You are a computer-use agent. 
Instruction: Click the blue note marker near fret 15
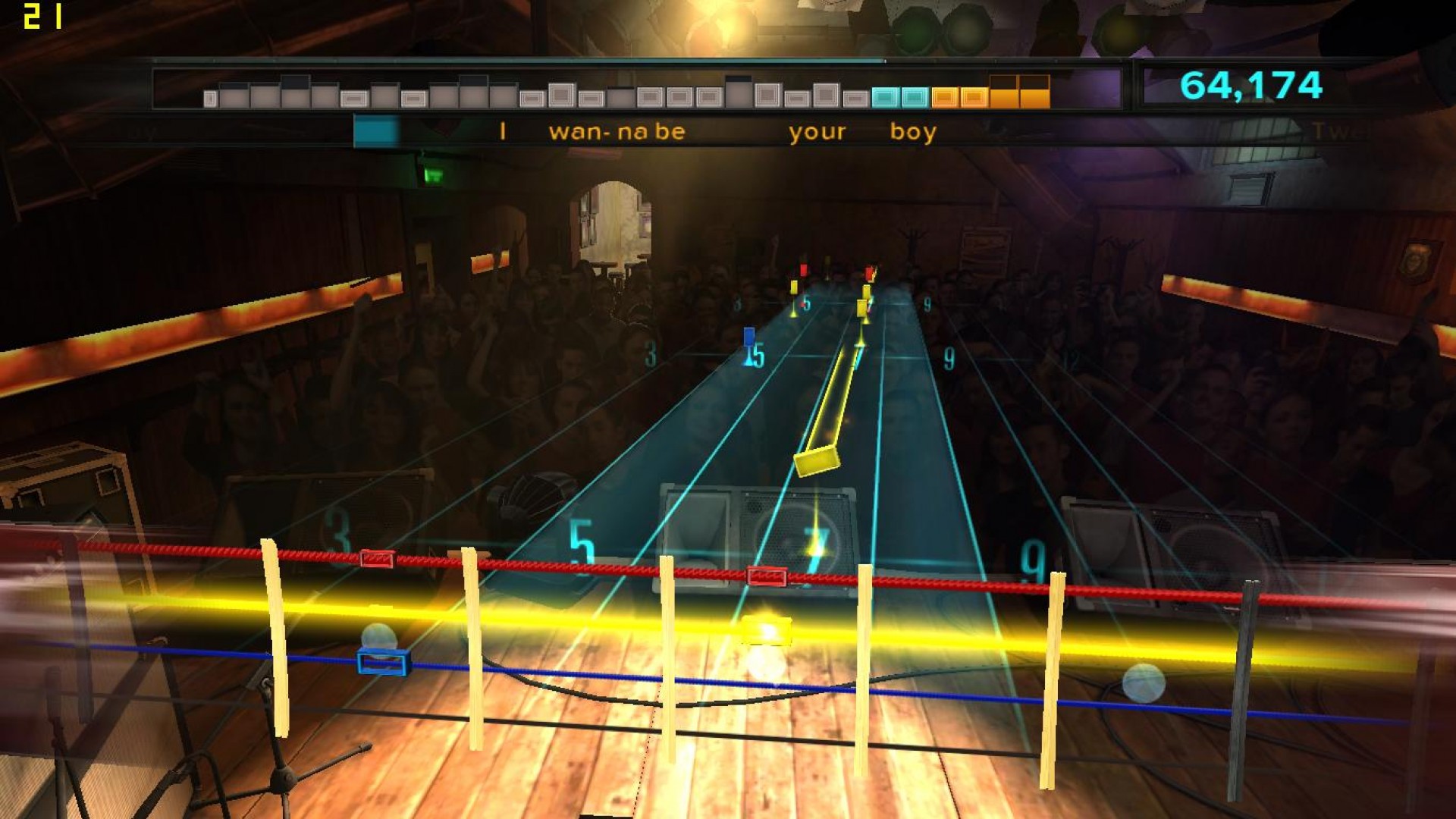[x=748, y=336]
